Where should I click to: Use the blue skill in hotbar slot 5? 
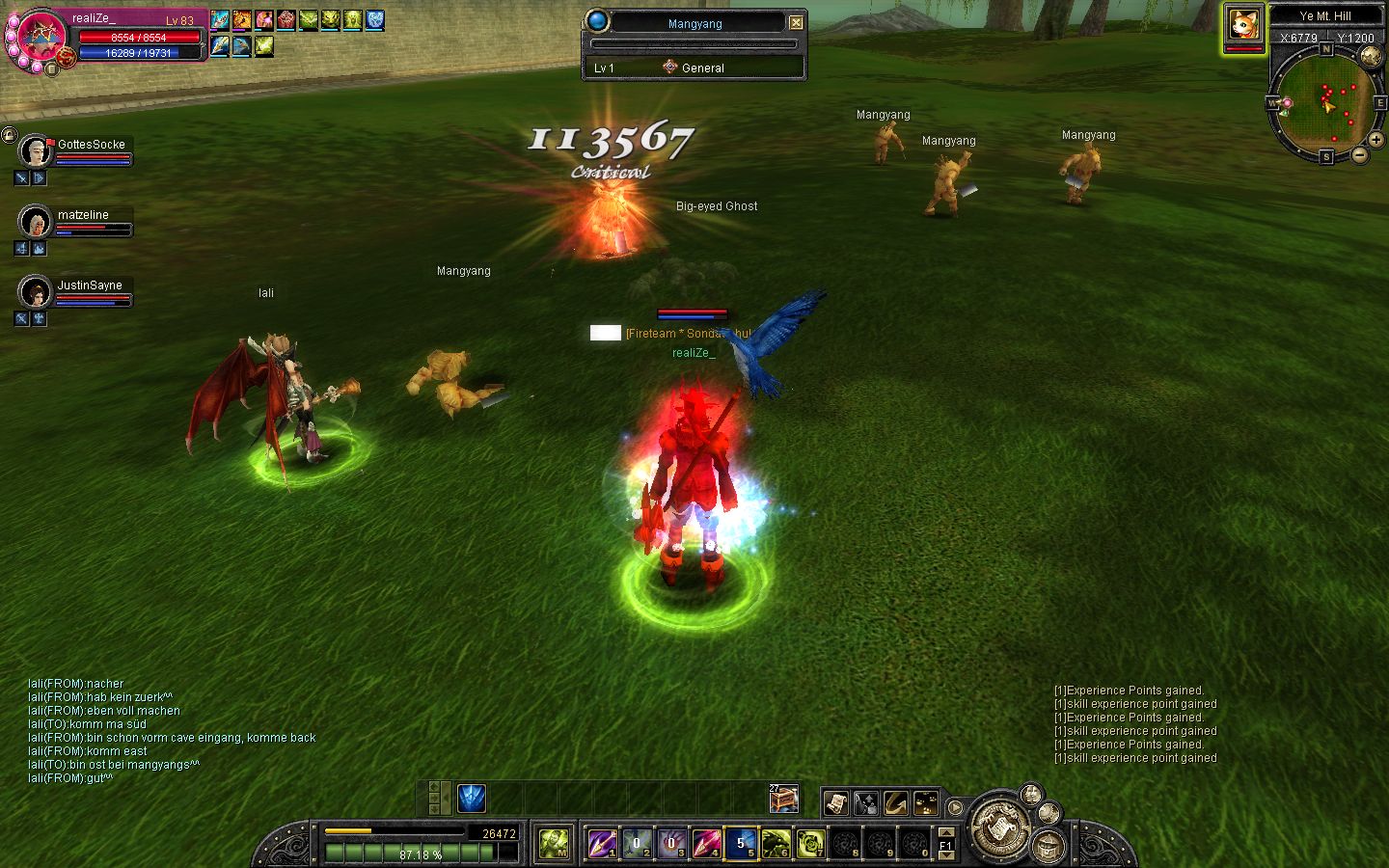click(741, 844)
